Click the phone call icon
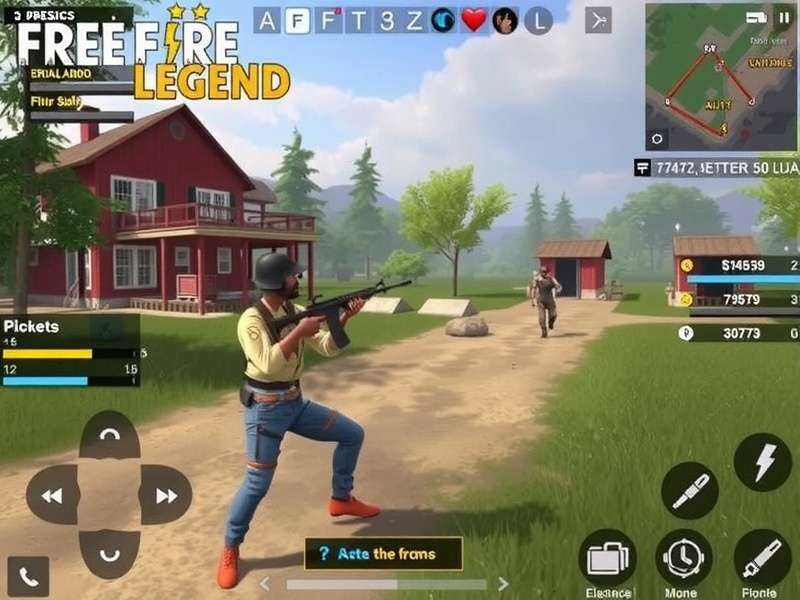The height and width of the screenshot is (600, 800). (x=27, y=576)
